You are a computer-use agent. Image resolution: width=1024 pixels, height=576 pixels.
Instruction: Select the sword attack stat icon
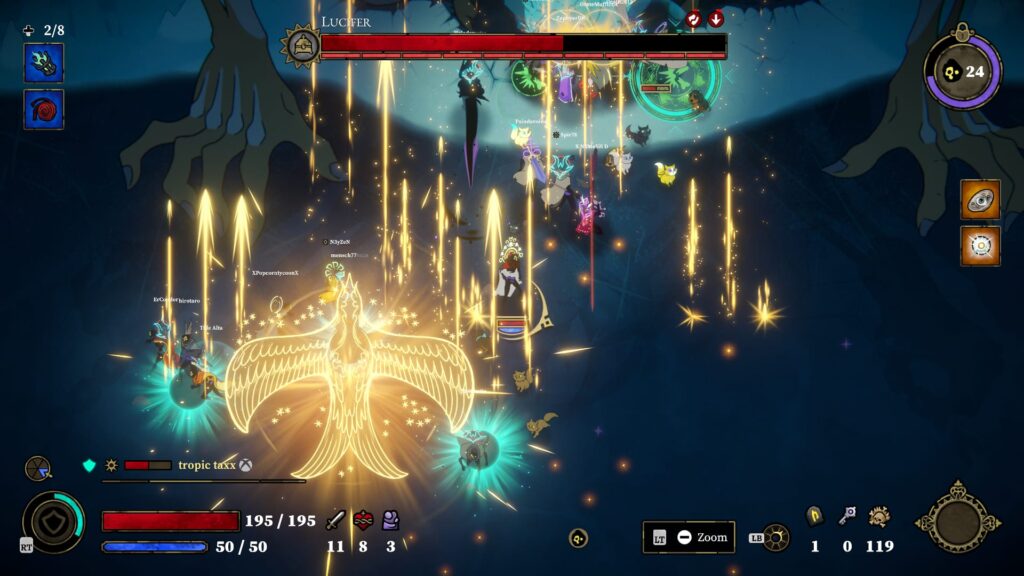(x=335, y=520)
